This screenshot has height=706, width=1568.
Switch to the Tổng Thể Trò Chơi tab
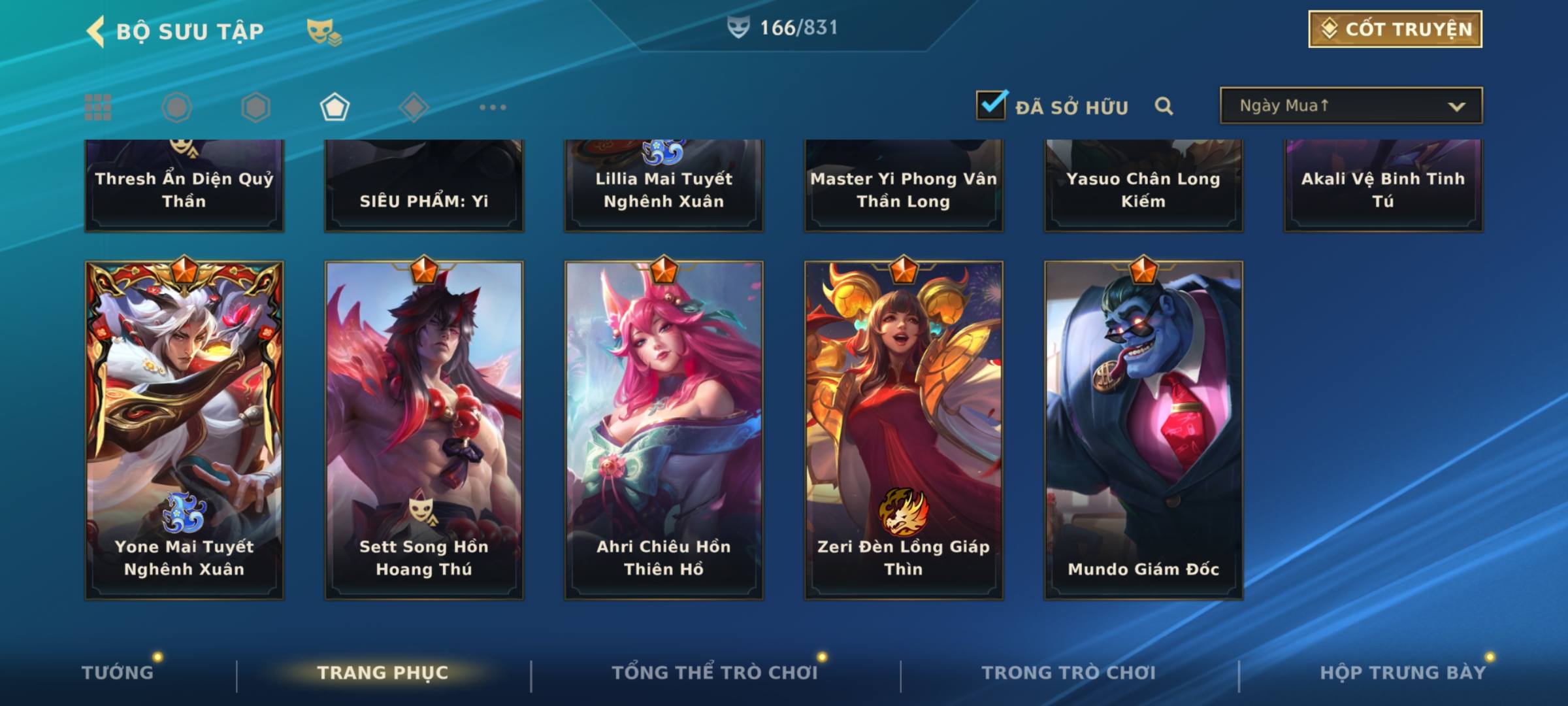(x=715, y=673)
